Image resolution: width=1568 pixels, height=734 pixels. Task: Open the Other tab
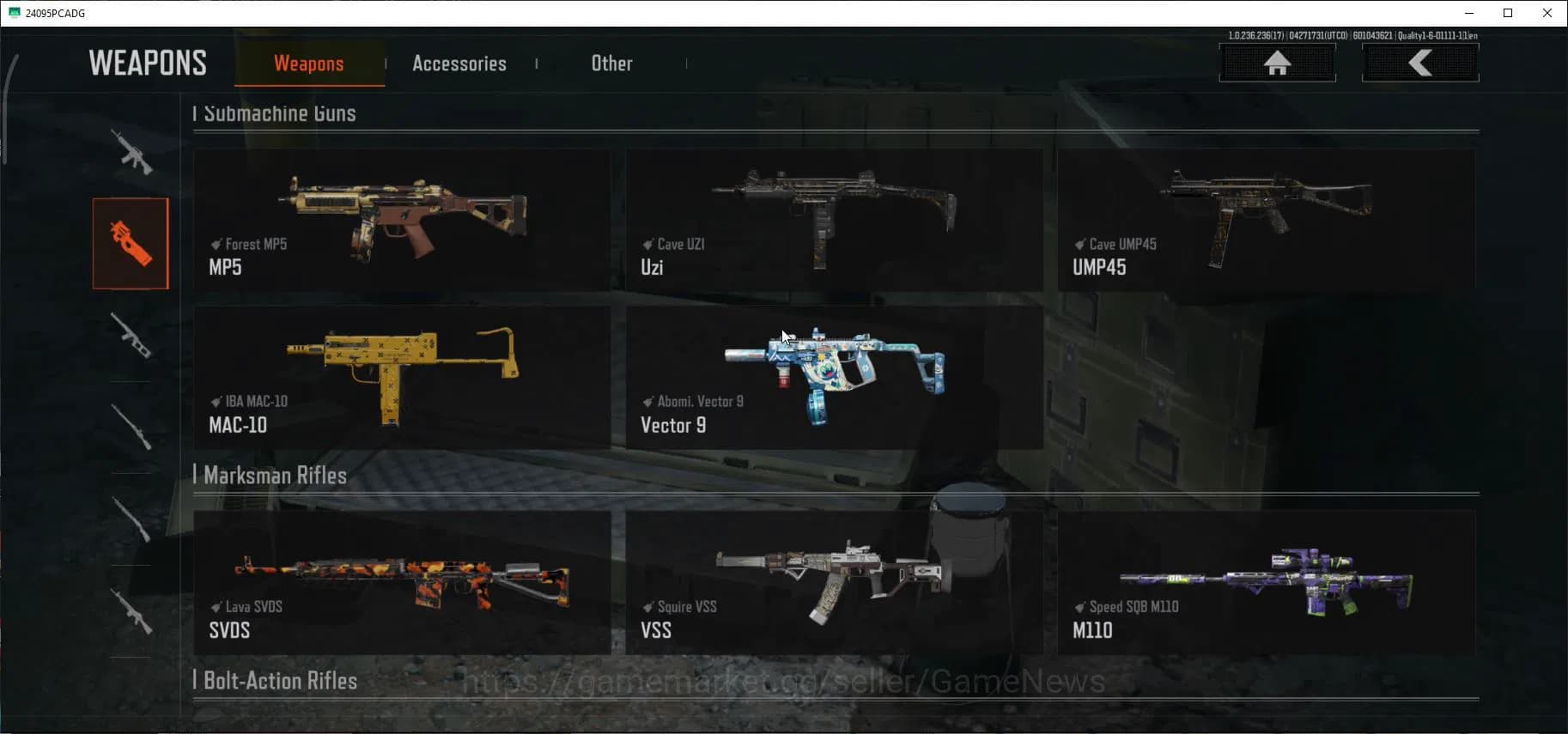click(x=611, y=63)
